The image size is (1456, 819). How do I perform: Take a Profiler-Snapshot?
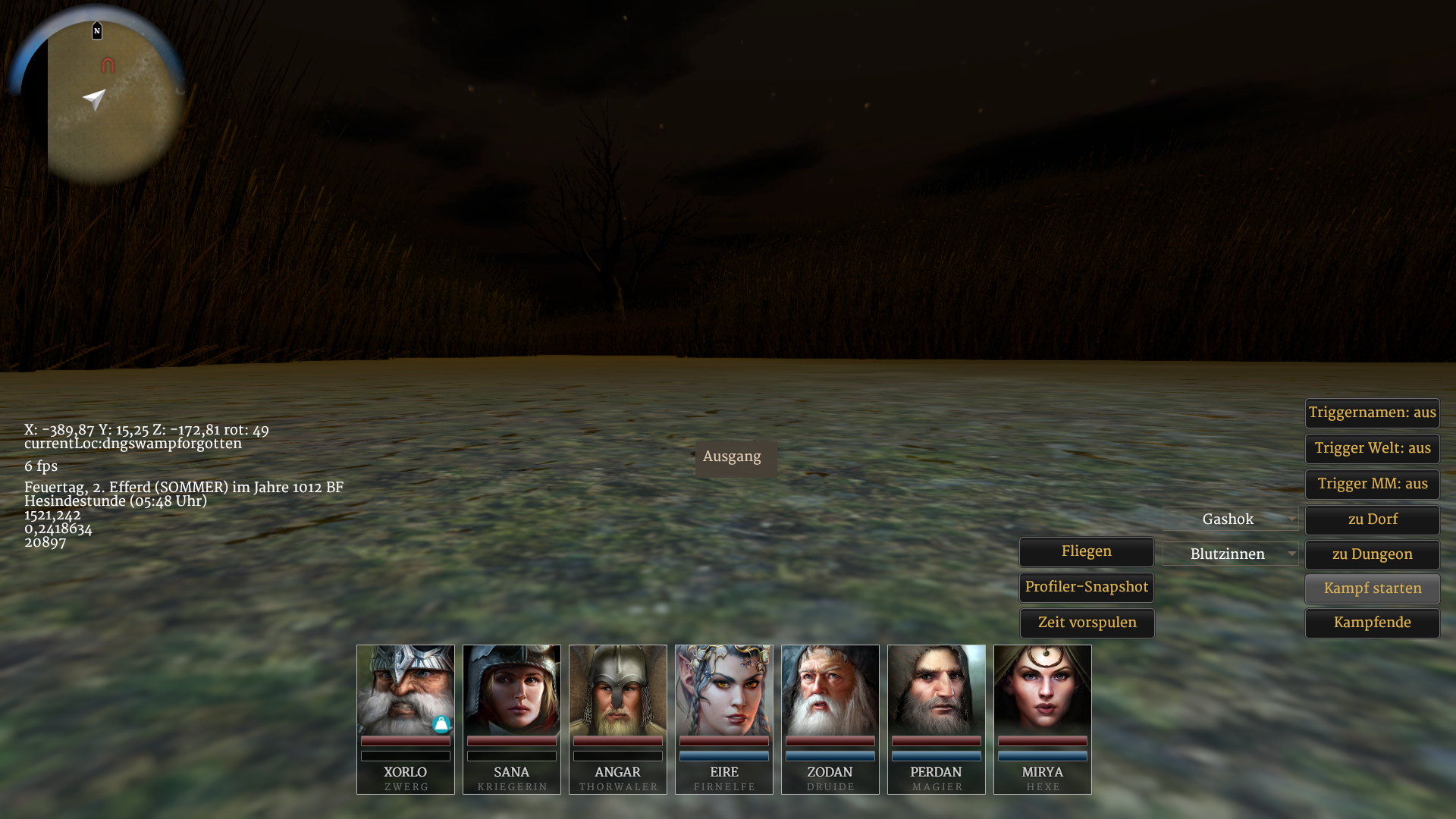pyautogui.click(x=1086, y=588)
